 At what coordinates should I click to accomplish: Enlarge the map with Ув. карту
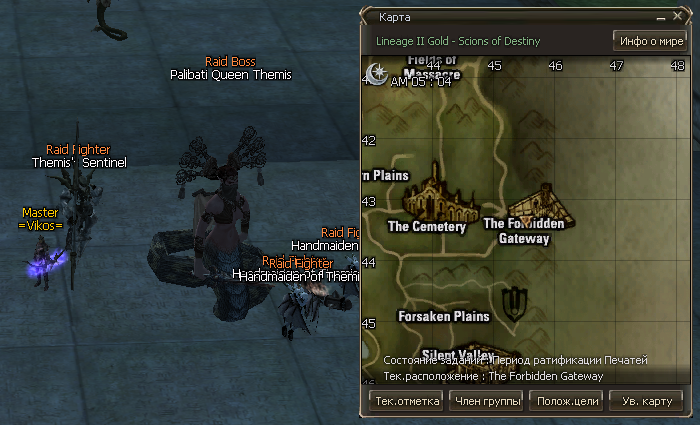point(645,401)
